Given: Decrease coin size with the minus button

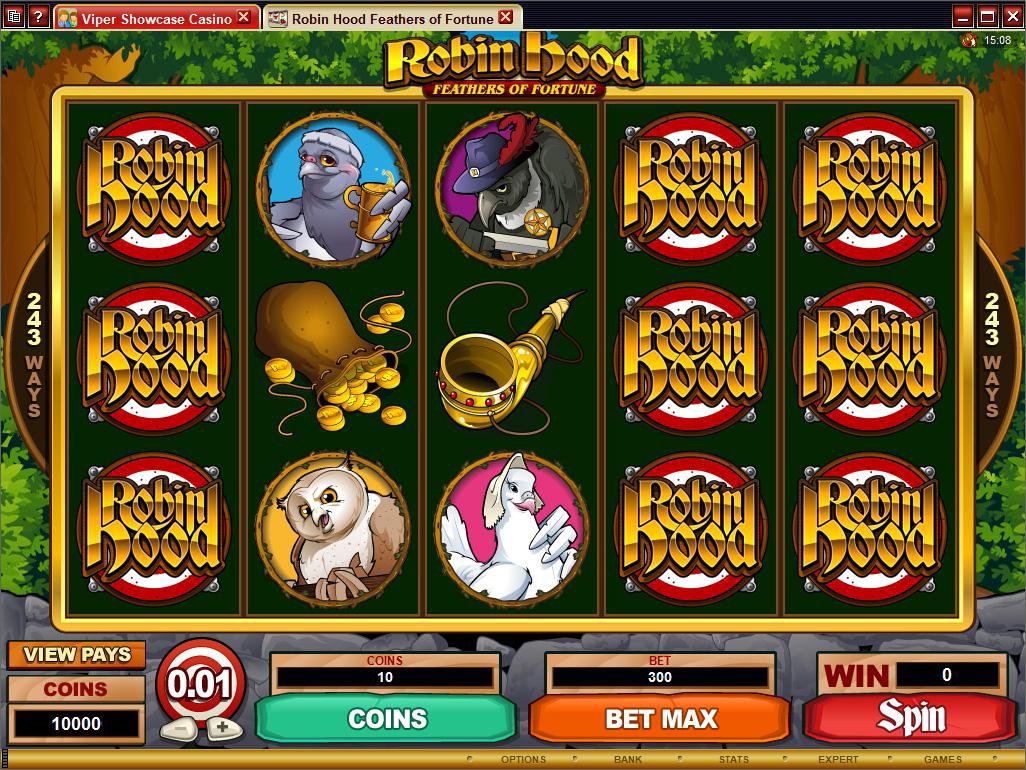Looking at the screenshot, I should pos(178,728).
